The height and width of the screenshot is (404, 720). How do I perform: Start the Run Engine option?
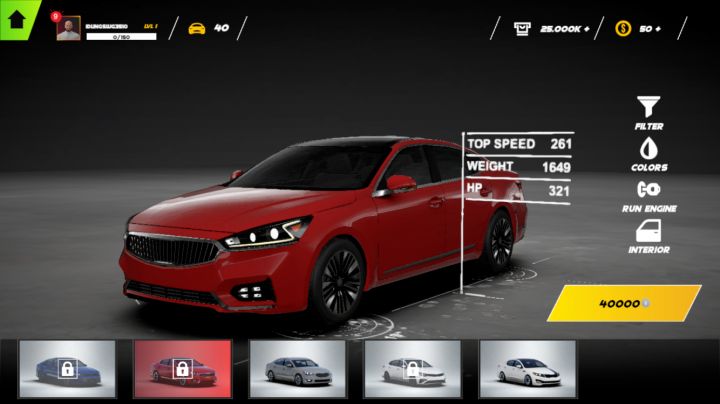point(648,194)
